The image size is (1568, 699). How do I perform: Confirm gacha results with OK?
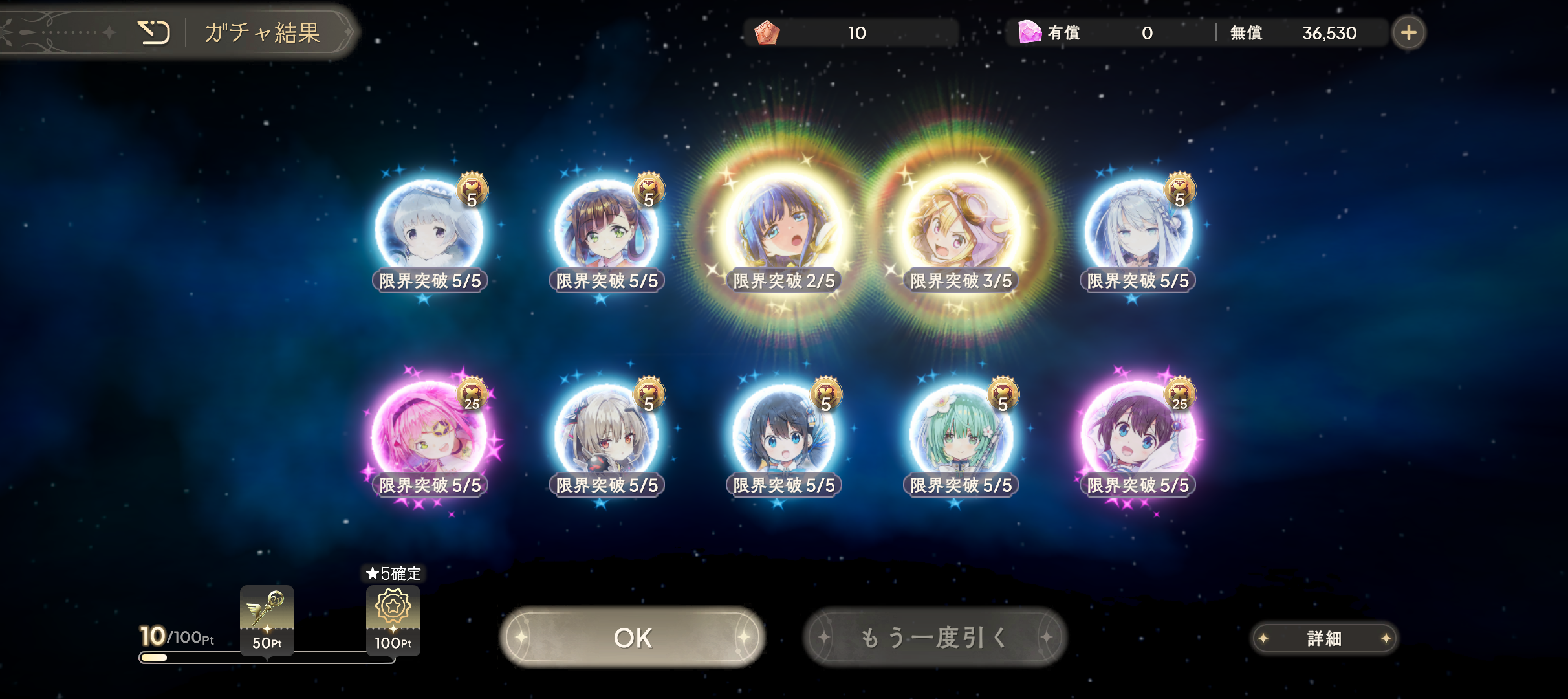coord(633,638)
